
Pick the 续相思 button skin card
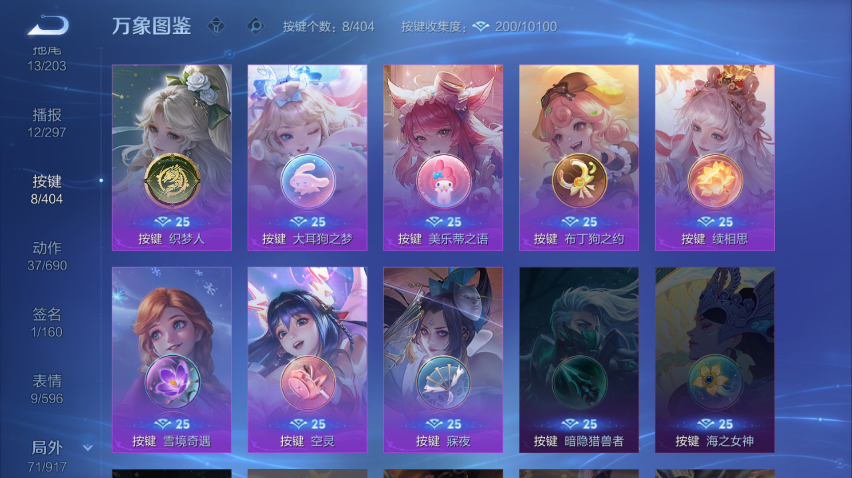coord(714,157)
